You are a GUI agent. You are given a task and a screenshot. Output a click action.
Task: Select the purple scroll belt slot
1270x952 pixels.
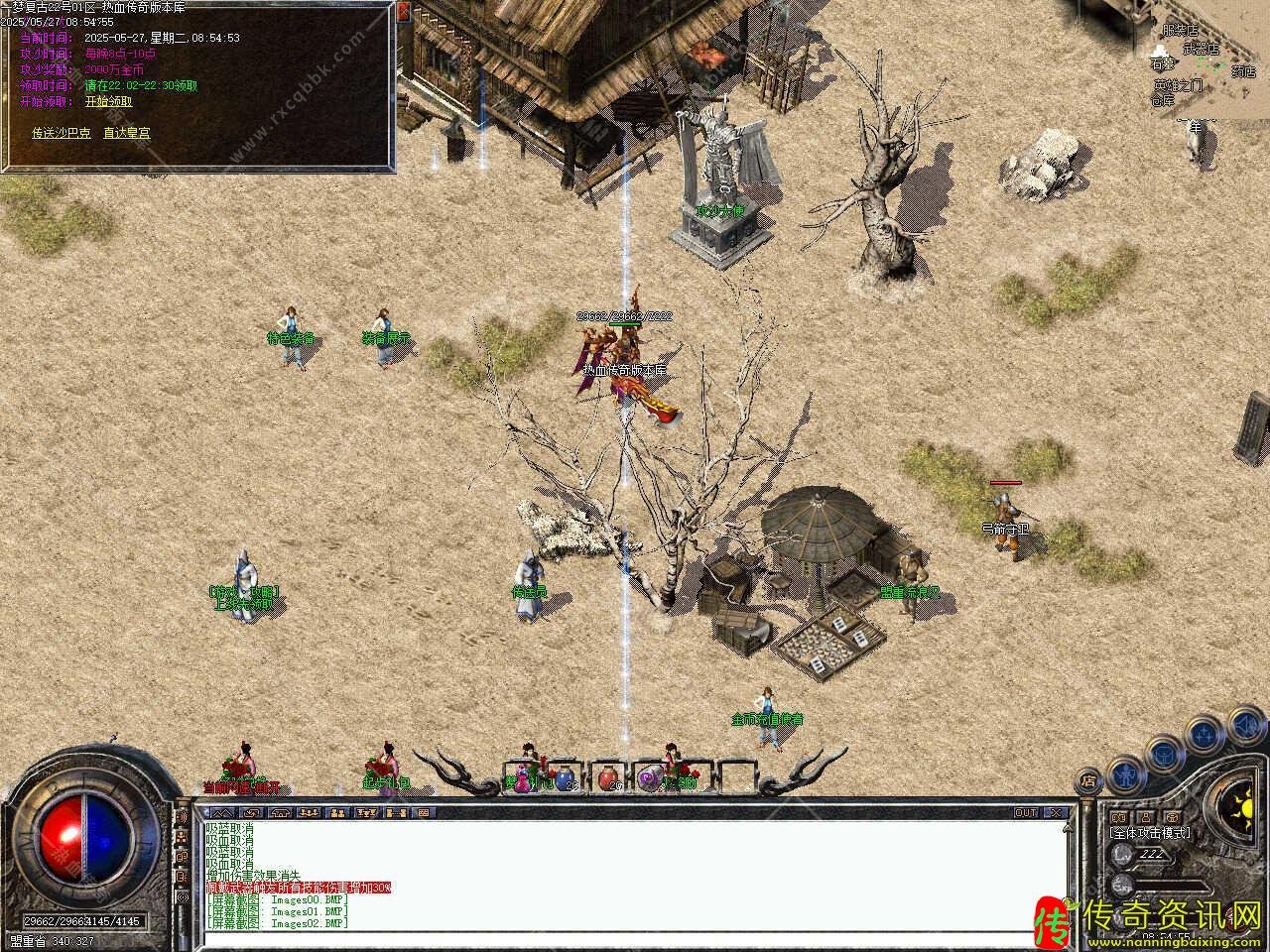point(650,777)
